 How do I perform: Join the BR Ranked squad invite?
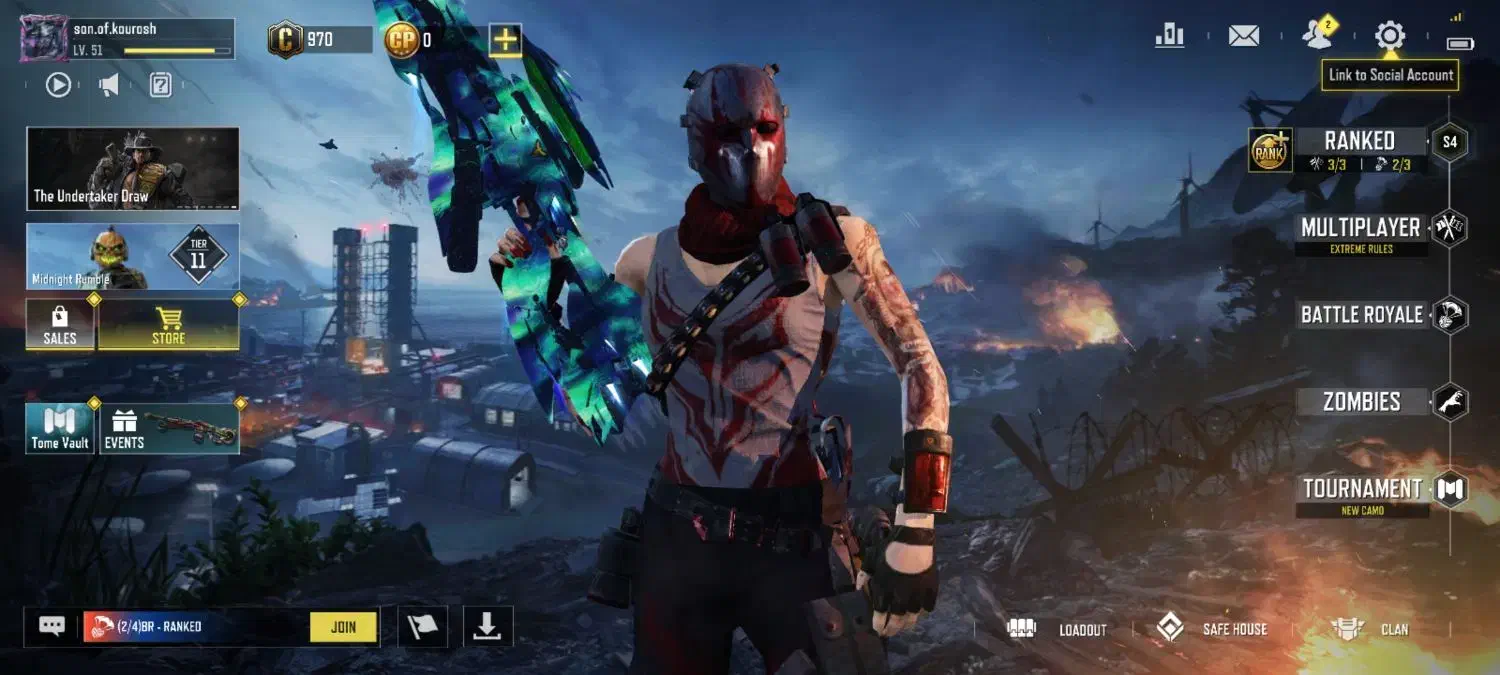point(343,627)
